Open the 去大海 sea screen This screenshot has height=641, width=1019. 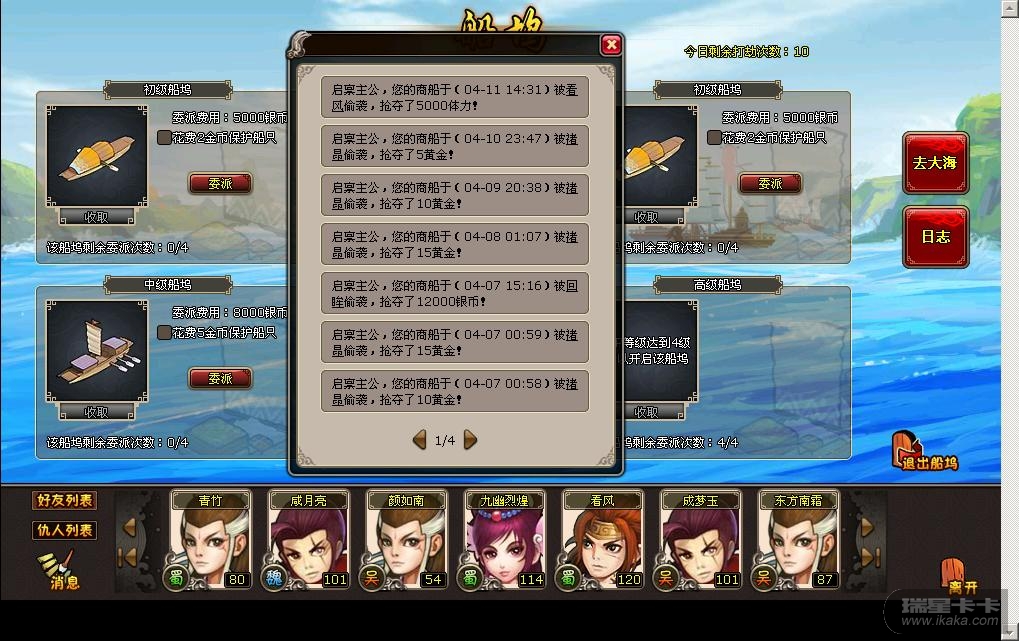935,162
